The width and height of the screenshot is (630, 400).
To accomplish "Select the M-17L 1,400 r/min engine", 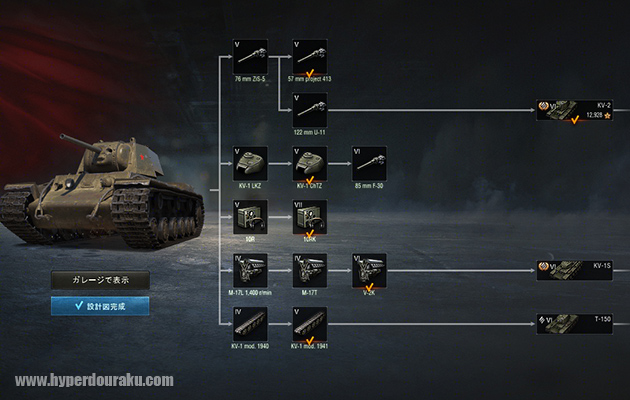I will (x=250, y=271).
